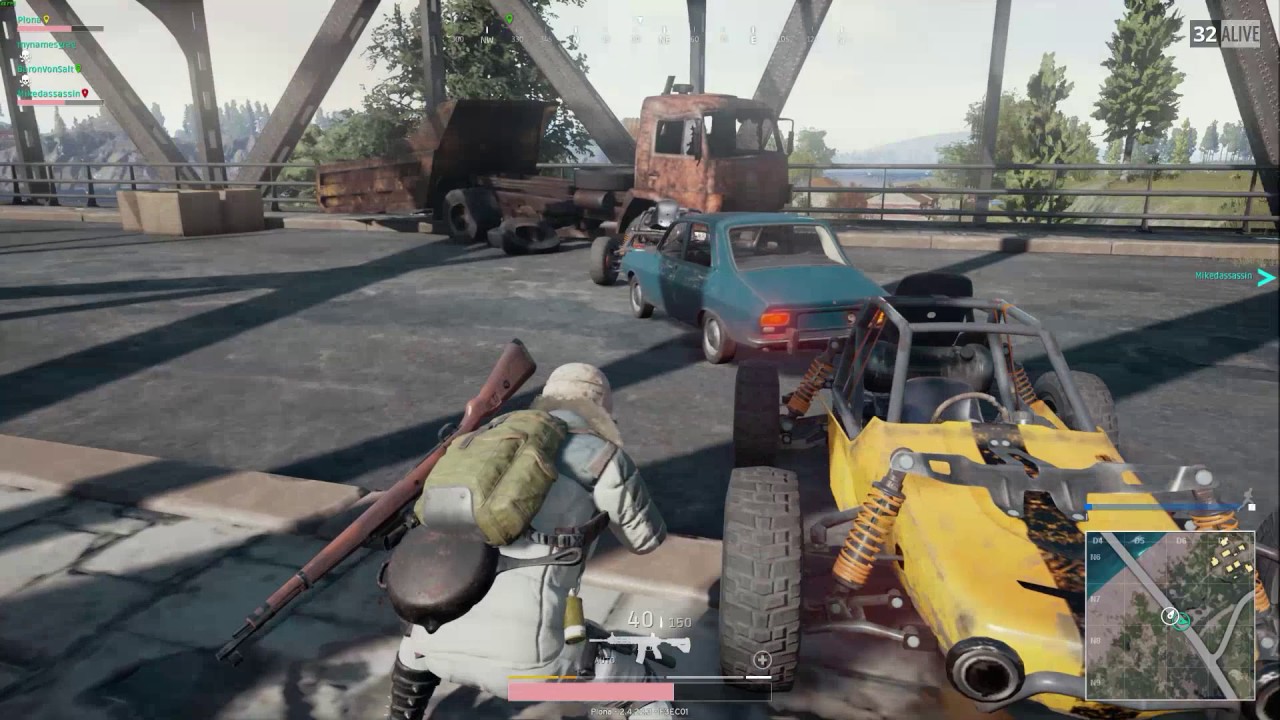Click Plona's yellow map marker pin
This screenshot has height=720, width=1280.
click(46, 20)
